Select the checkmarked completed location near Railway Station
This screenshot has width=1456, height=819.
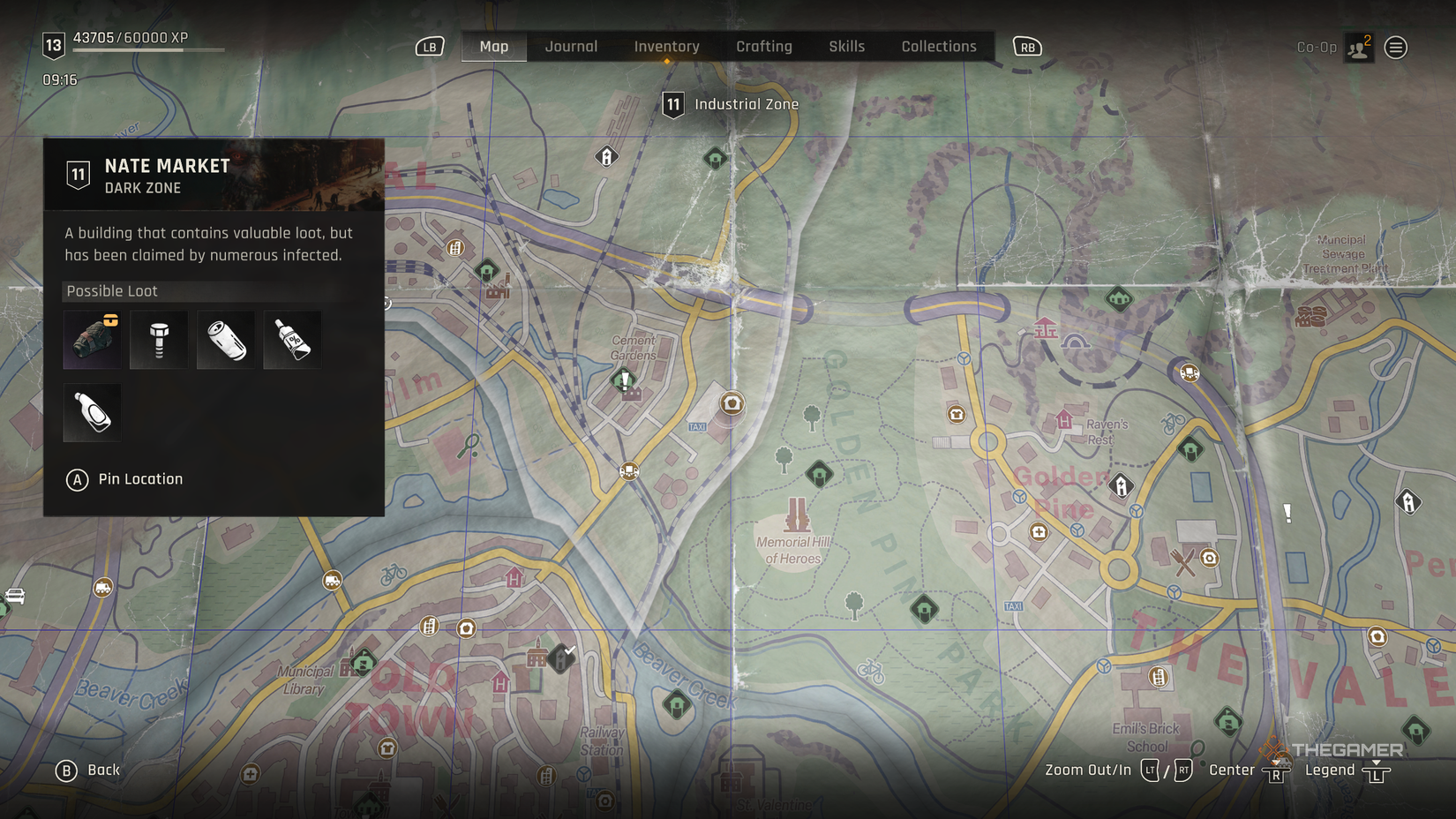561,658
